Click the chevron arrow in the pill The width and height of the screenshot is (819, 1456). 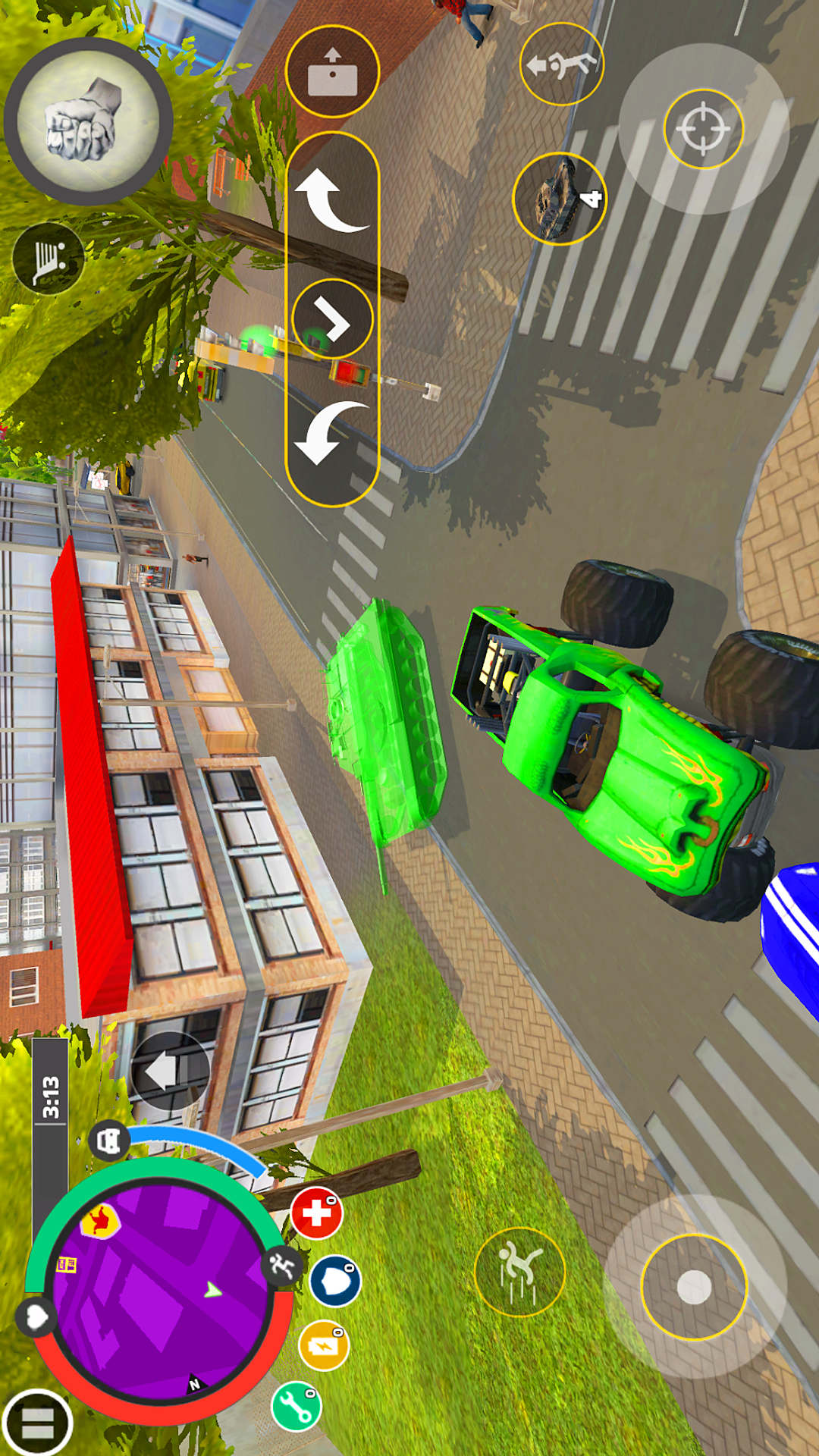click(332, 318)
